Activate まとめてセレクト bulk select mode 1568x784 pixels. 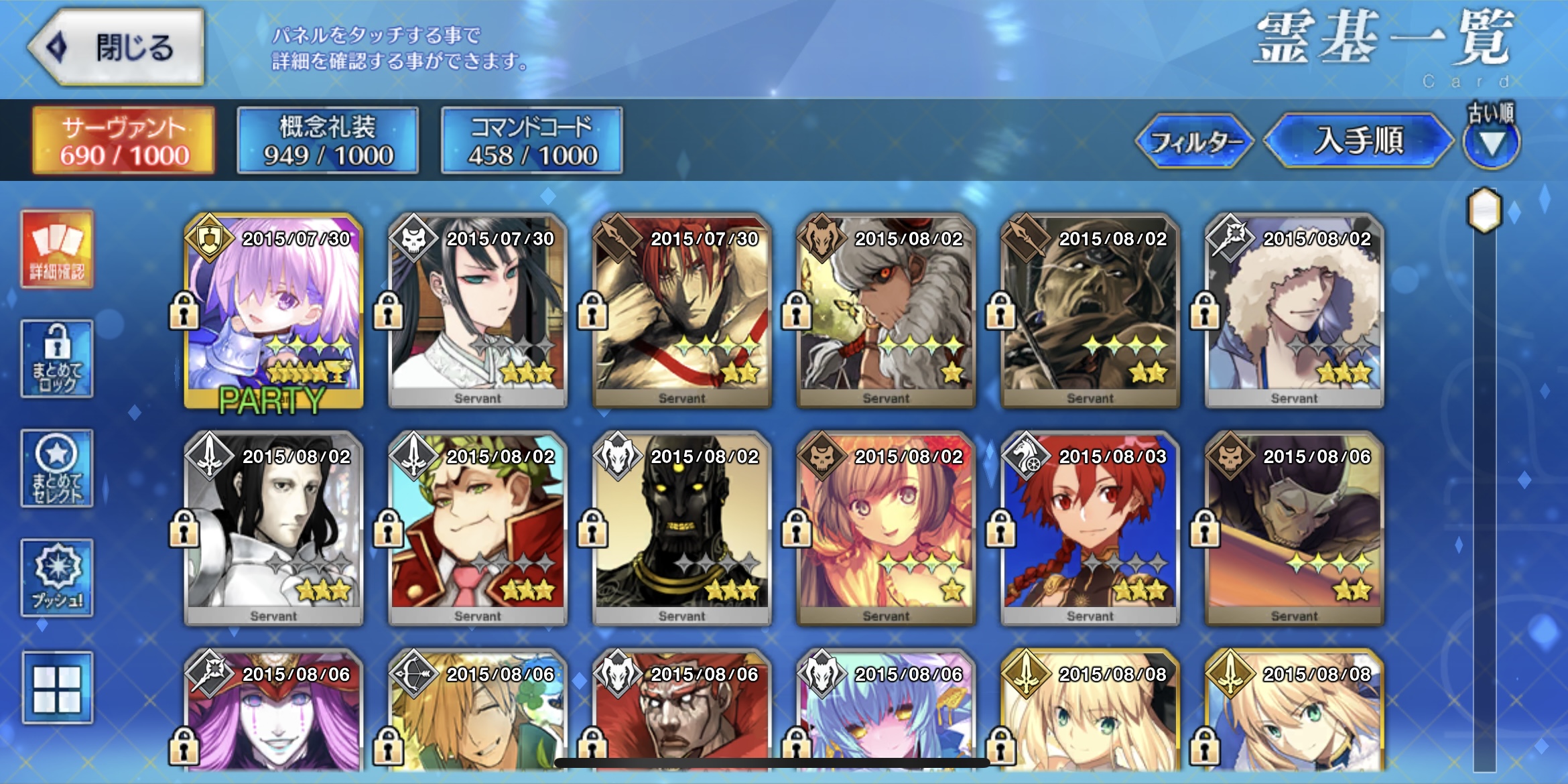click(57, 468)
